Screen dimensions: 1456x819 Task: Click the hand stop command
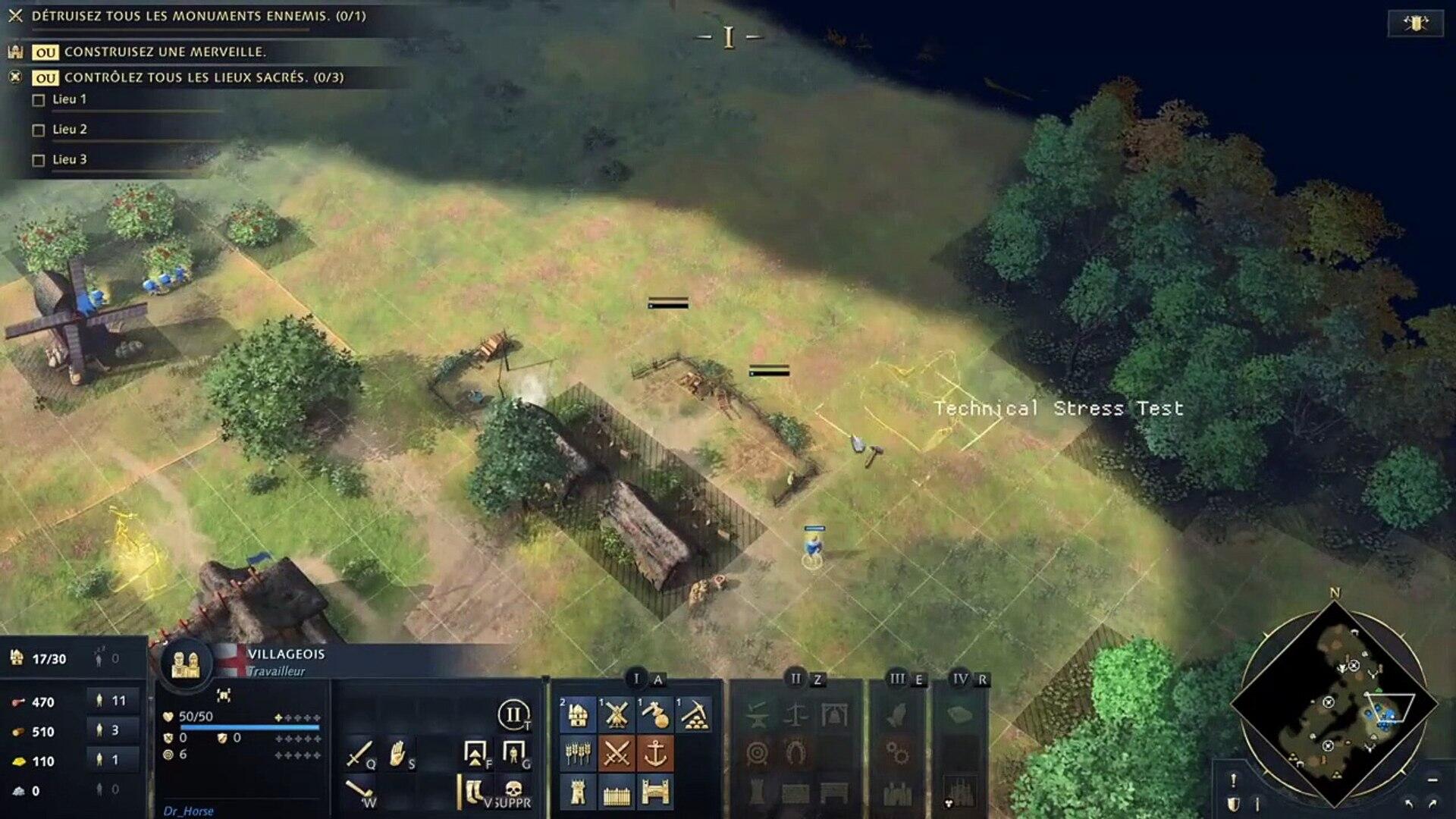[397, 754]
